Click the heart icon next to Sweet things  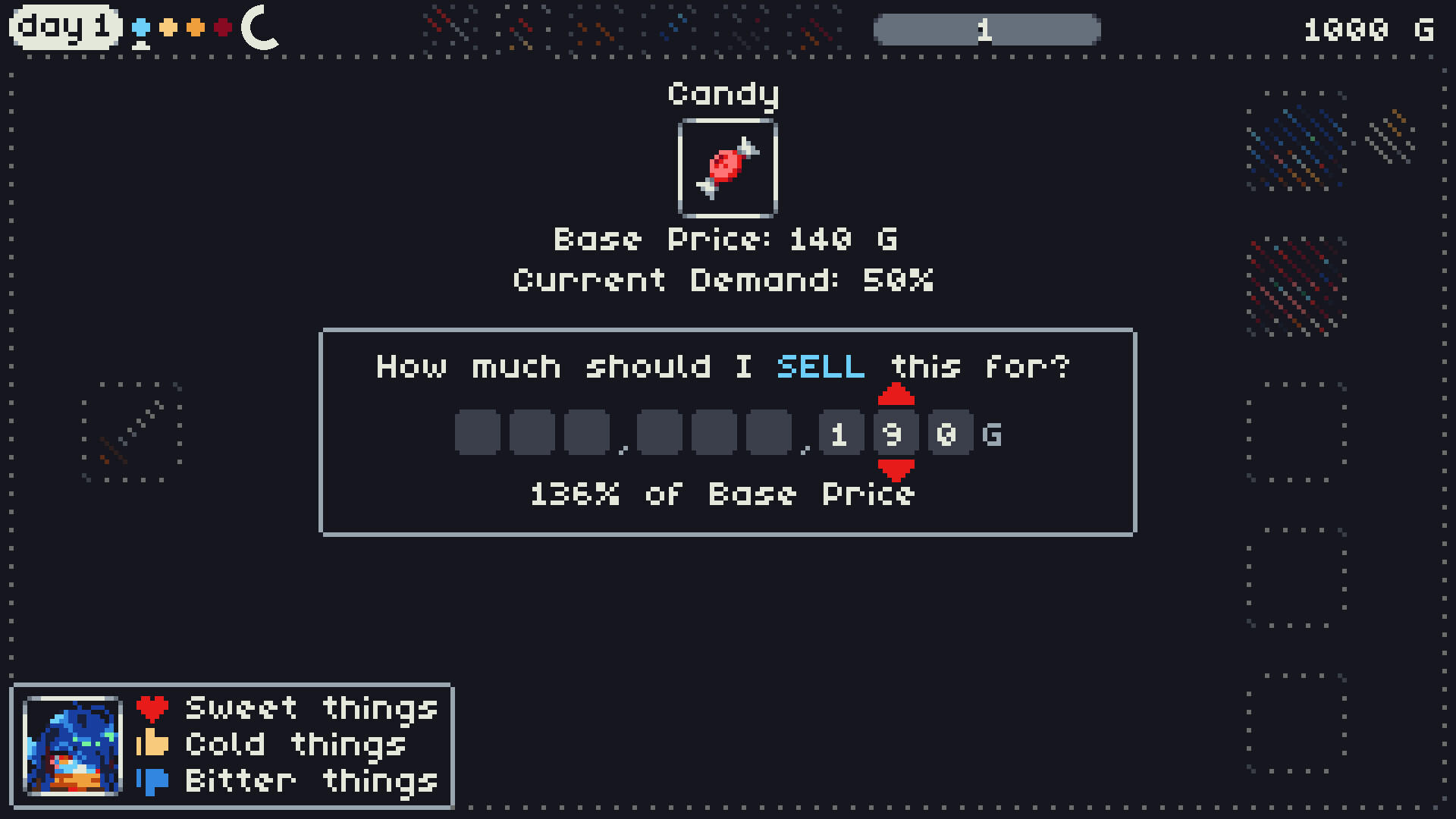[x=151, y=708]
